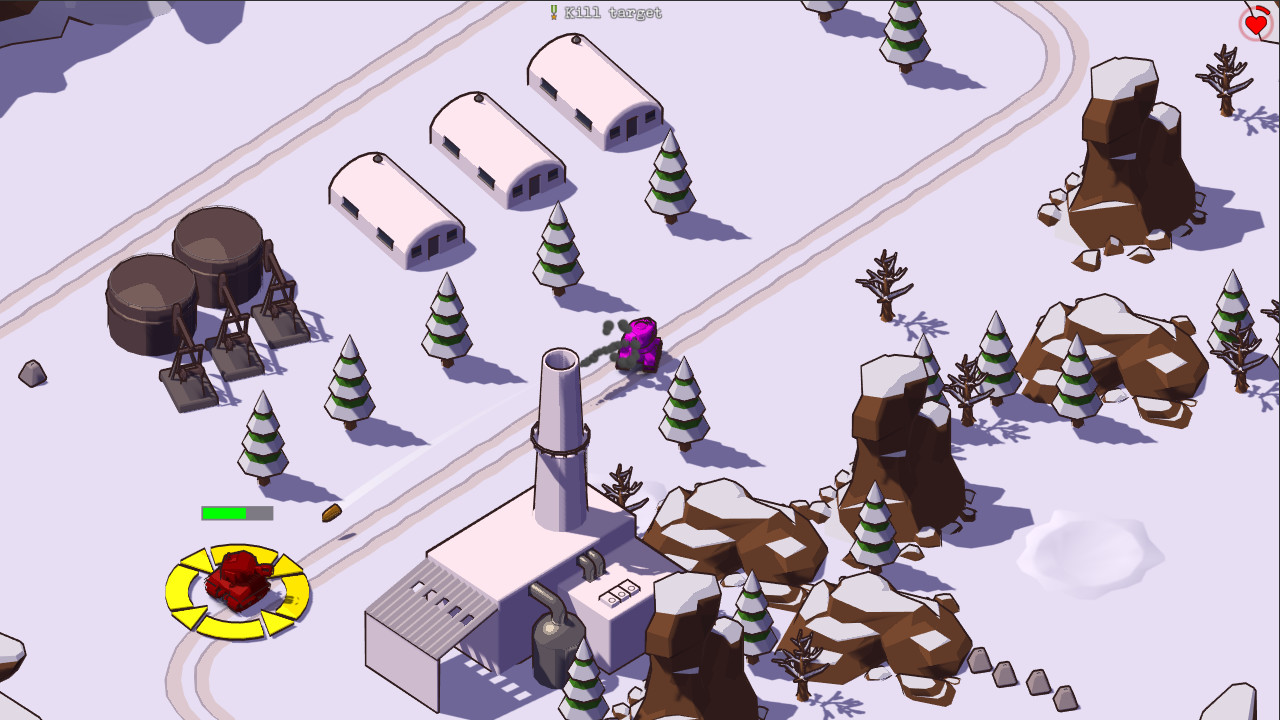Click the green reload progress bar

point(222,512)
